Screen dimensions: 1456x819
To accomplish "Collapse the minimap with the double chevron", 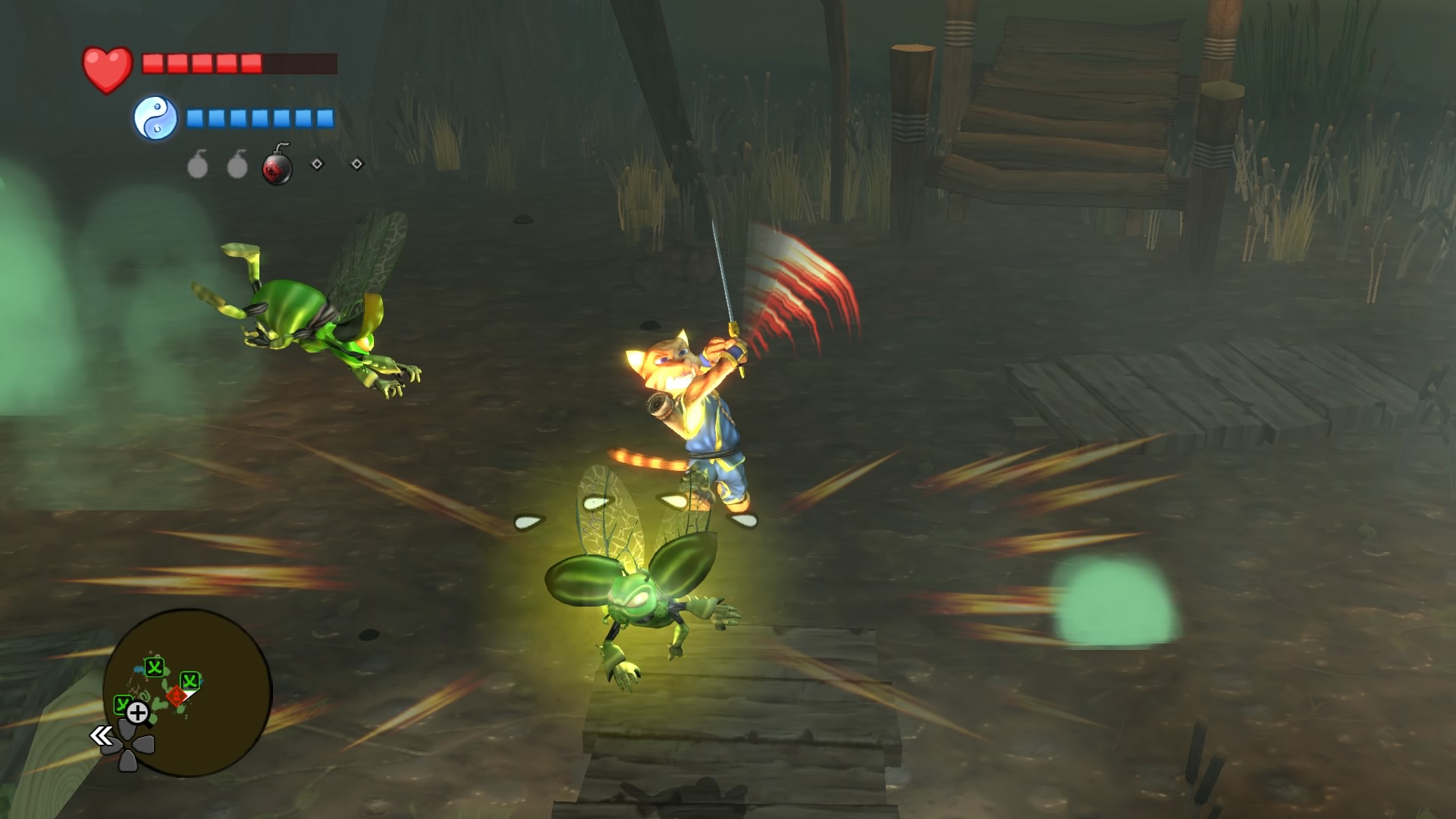I will (x=101, y=735).
